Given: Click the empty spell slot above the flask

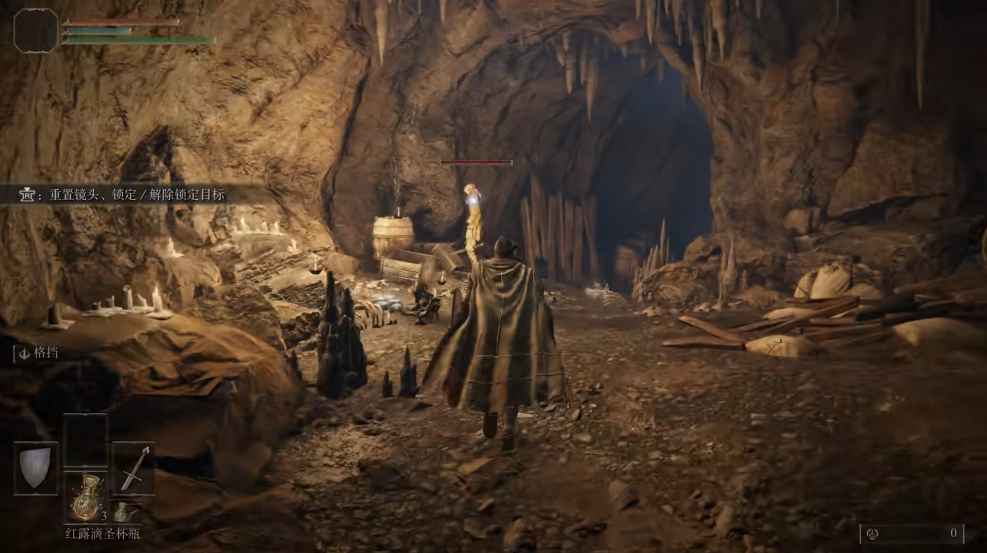Looking at the screenshot, I should pyautogui.click(x=85, y=440).
